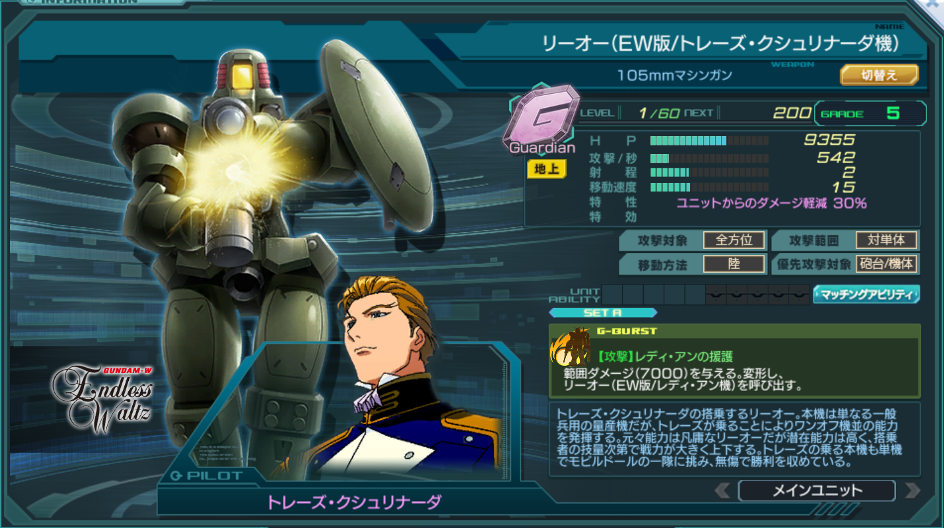Go to next unit with right arrow
Image resolution: width=944 pixels, height=528 pixels.
[x=911, y=490]
